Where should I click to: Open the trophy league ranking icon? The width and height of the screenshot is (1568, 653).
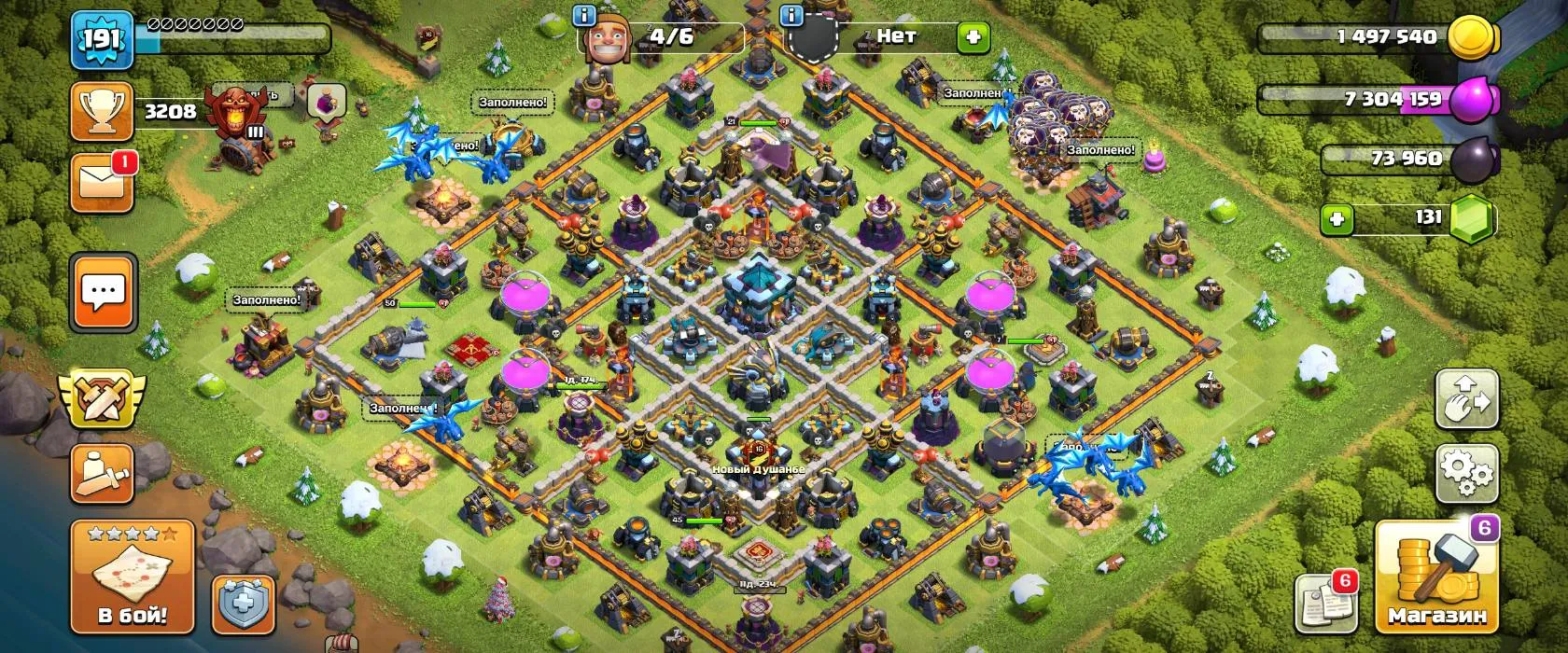tap(102, 112)
